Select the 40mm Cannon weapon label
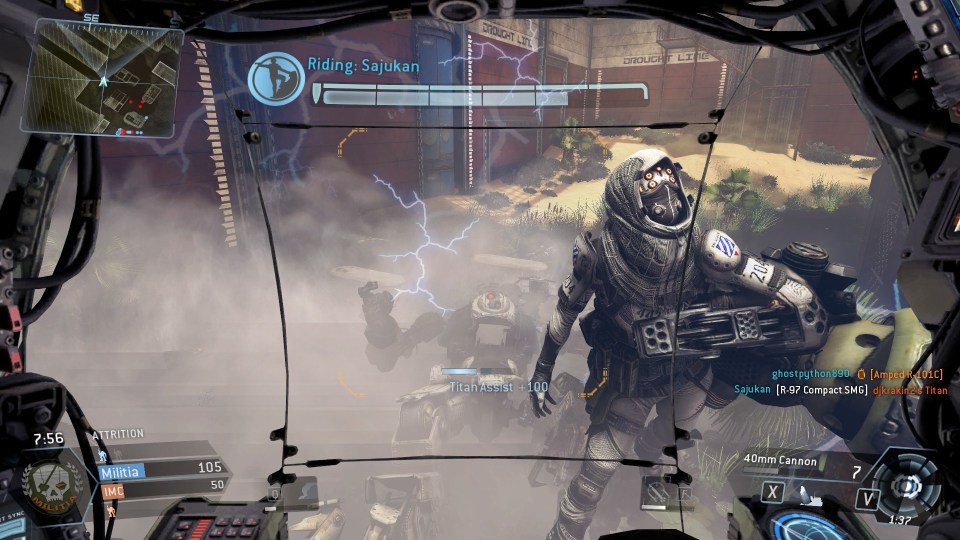 tap(780, 461)
